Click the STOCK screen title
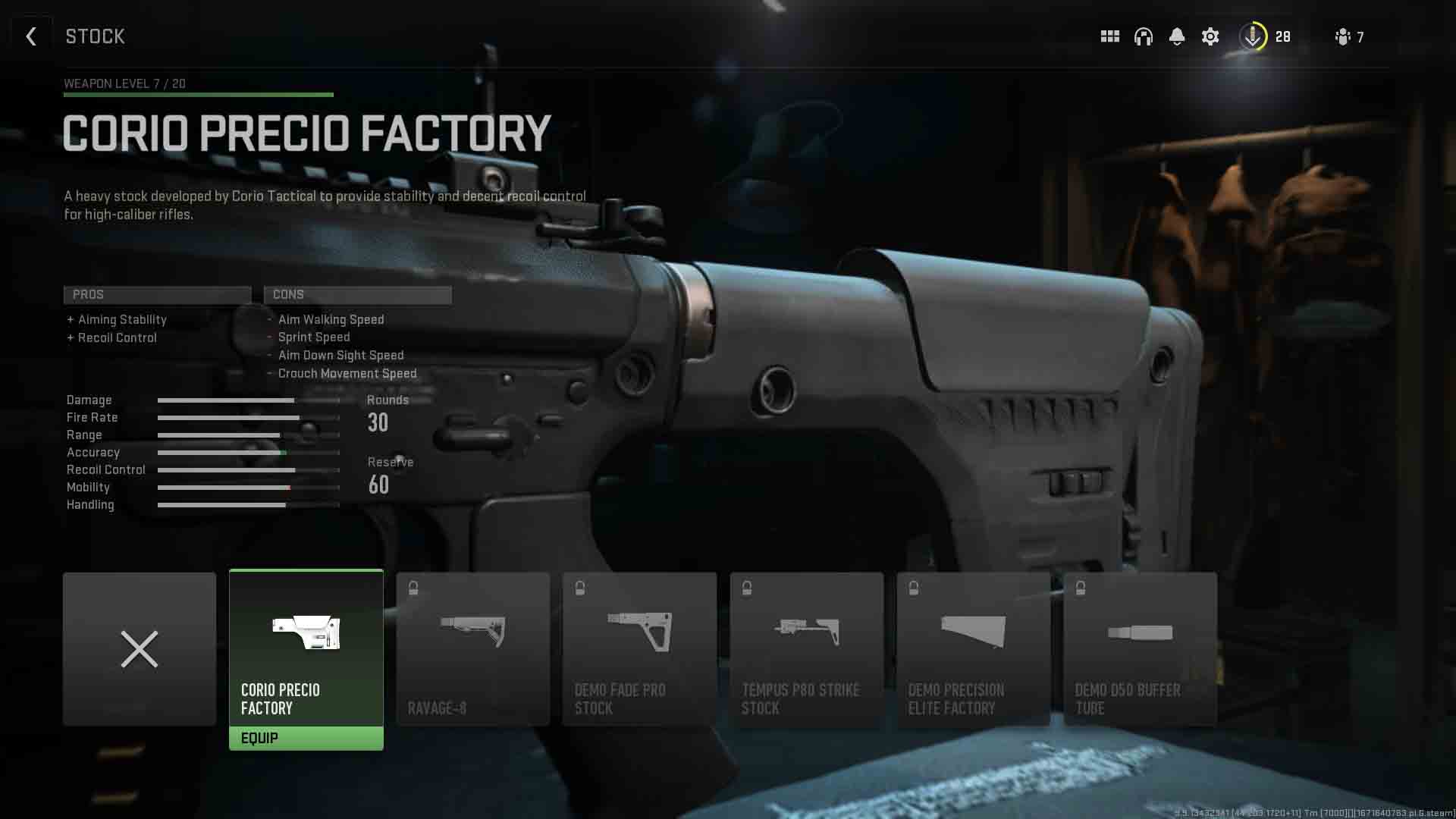The width and height of the screenshot is (1456, 819). [x=95, y=36]
